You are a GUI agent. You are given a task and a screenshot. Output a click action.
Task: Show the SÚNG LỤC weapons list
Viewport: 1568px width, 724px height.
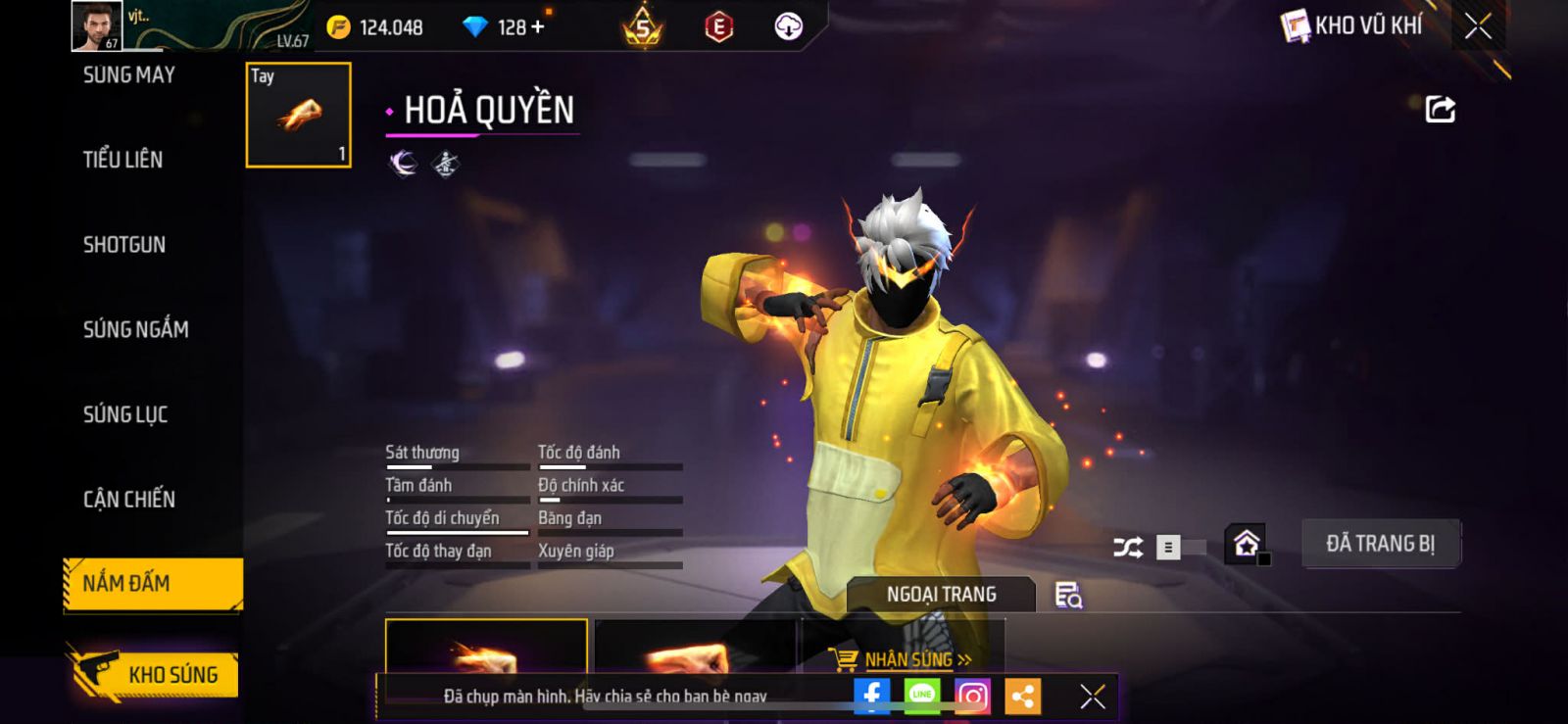point(125,414)
